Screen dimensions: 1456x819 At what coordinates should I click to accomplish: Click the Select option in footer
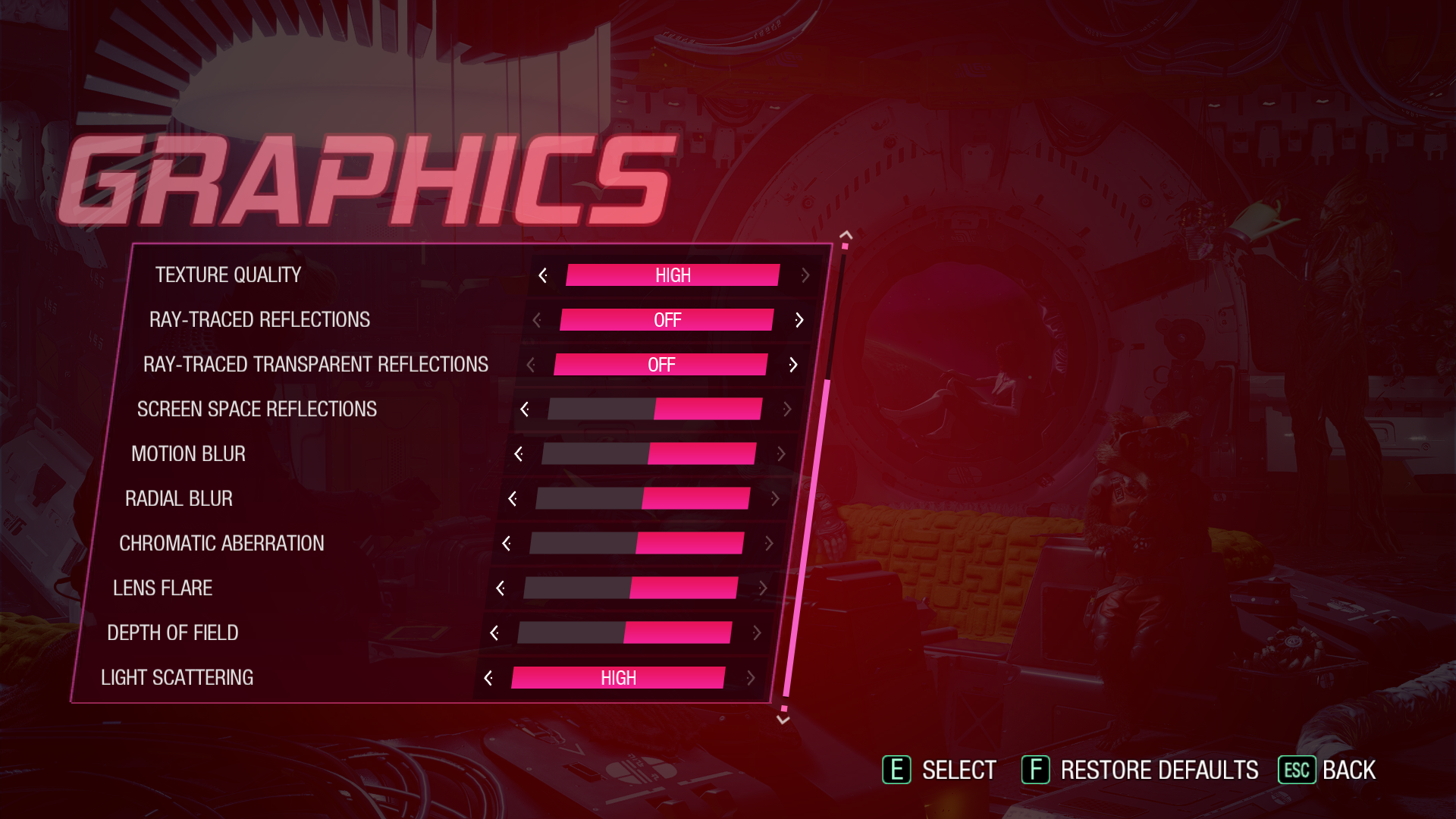point(940,770)
